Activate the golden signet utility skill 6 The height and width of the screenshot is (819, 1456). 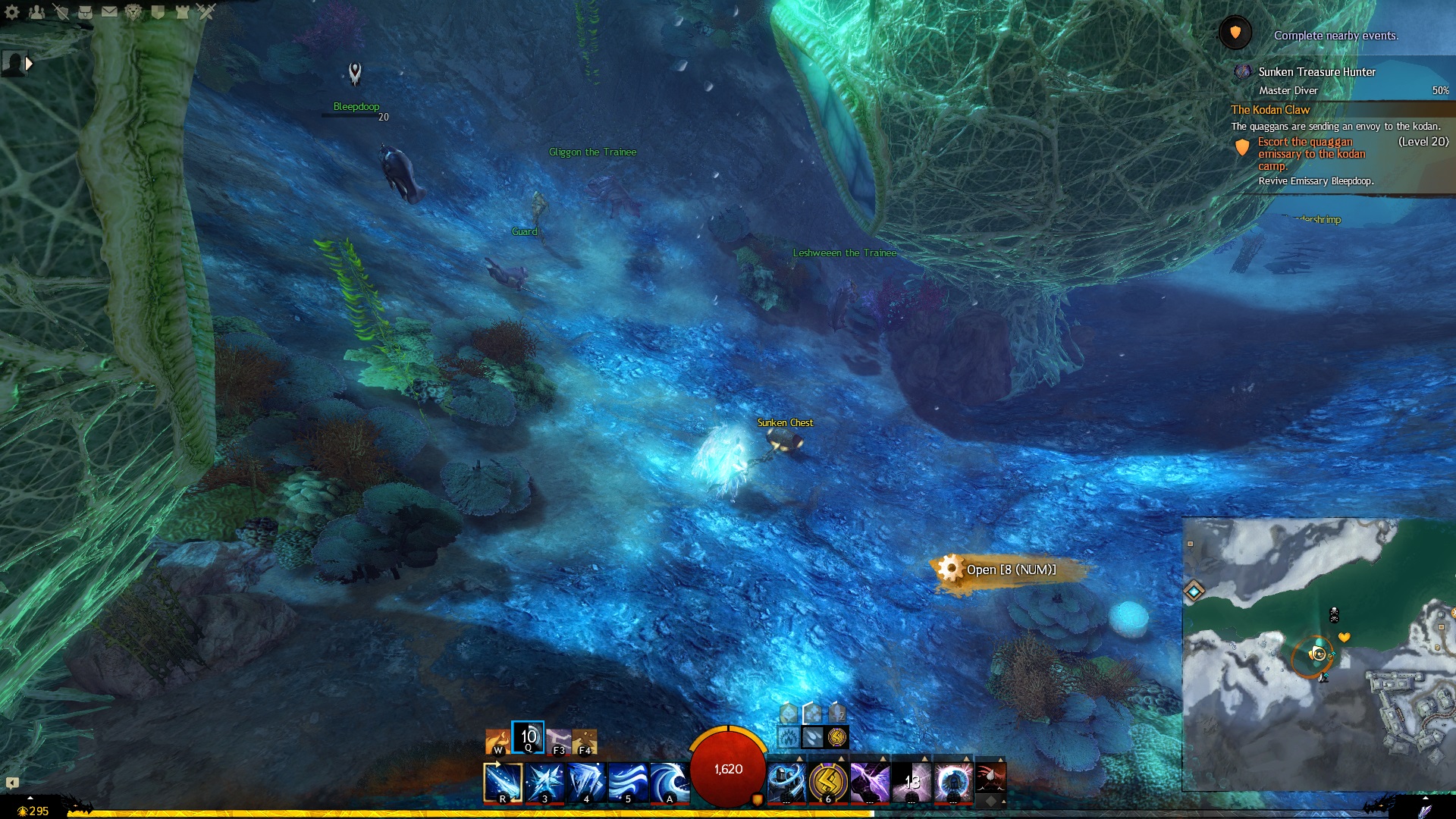(827, 782)
